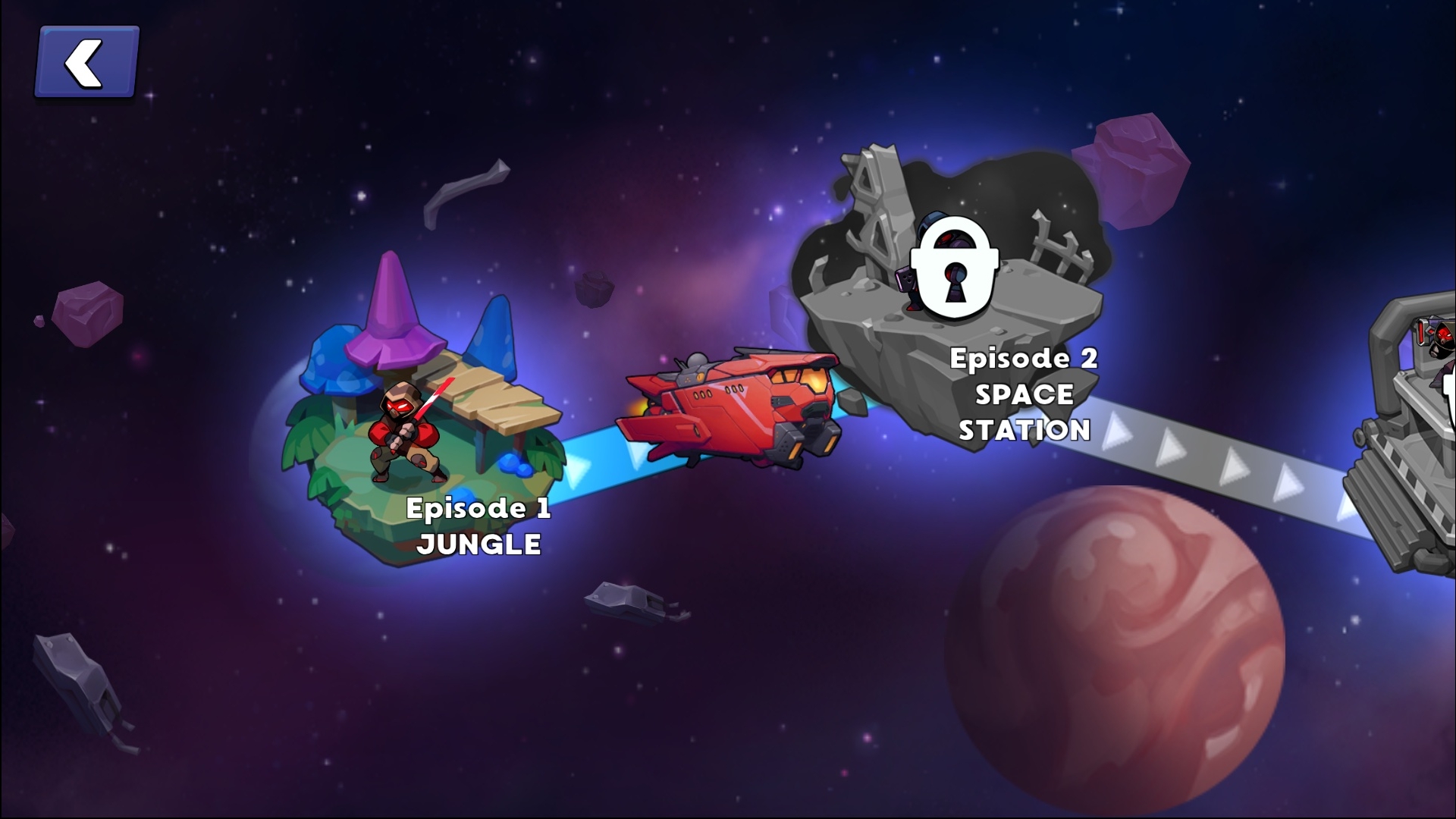This screenshot has width=1456, height=819.
Task: Open the Episode 2 SPACE STATION label
Action: [x=1024, y=394]
